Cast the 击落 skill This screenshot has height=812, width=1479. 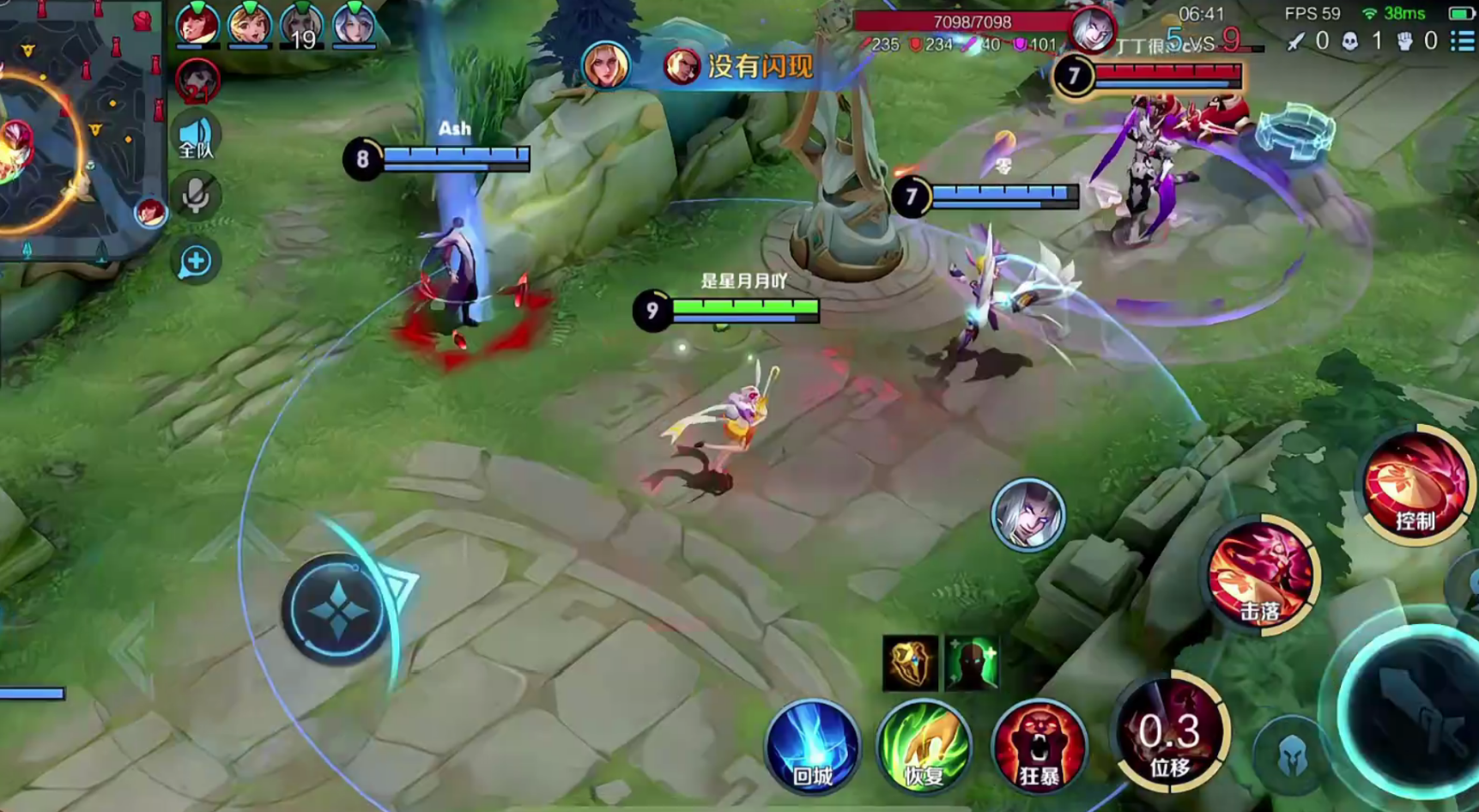coord(1259,573)
